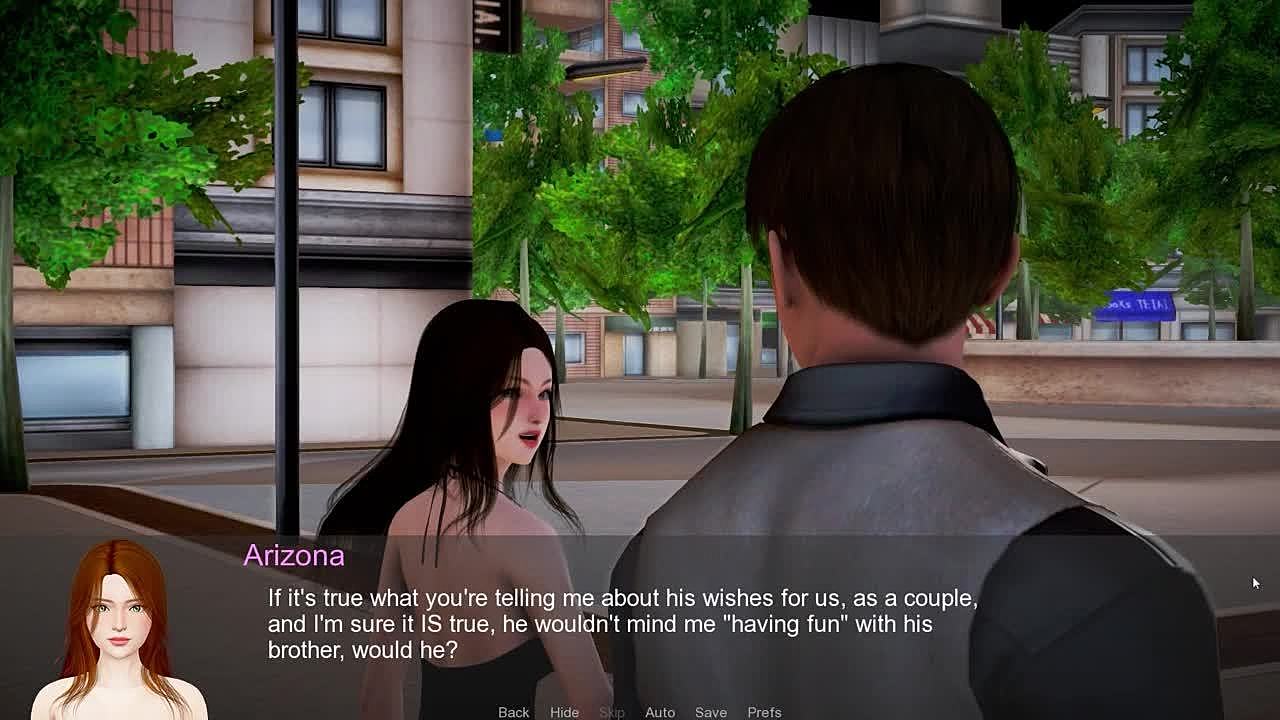Go Back to the previous dialogue line
1280x720 pixels.
tap(513, 712)
